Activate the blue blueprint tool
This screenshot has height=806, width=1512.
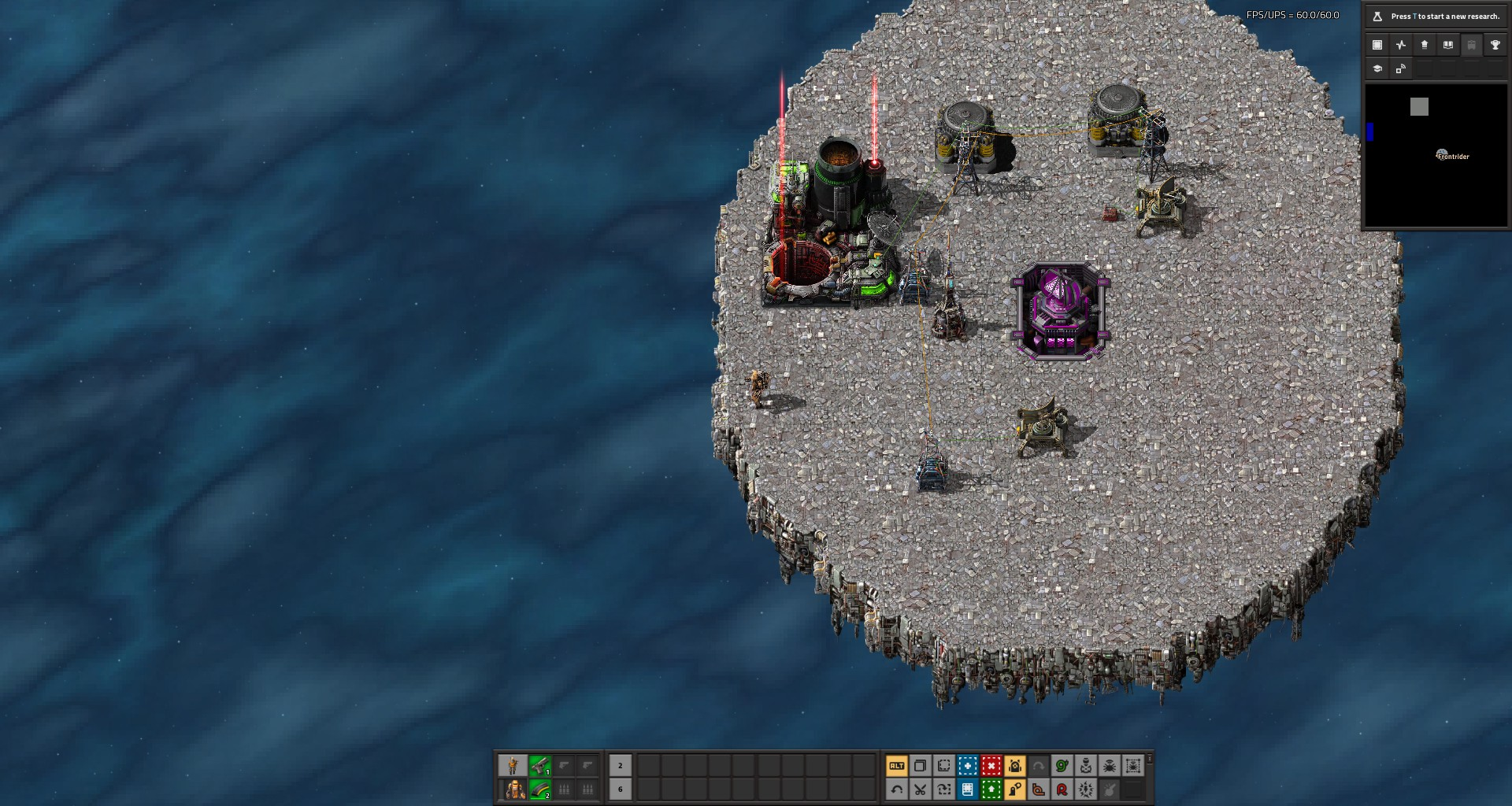tap(967, 765)
